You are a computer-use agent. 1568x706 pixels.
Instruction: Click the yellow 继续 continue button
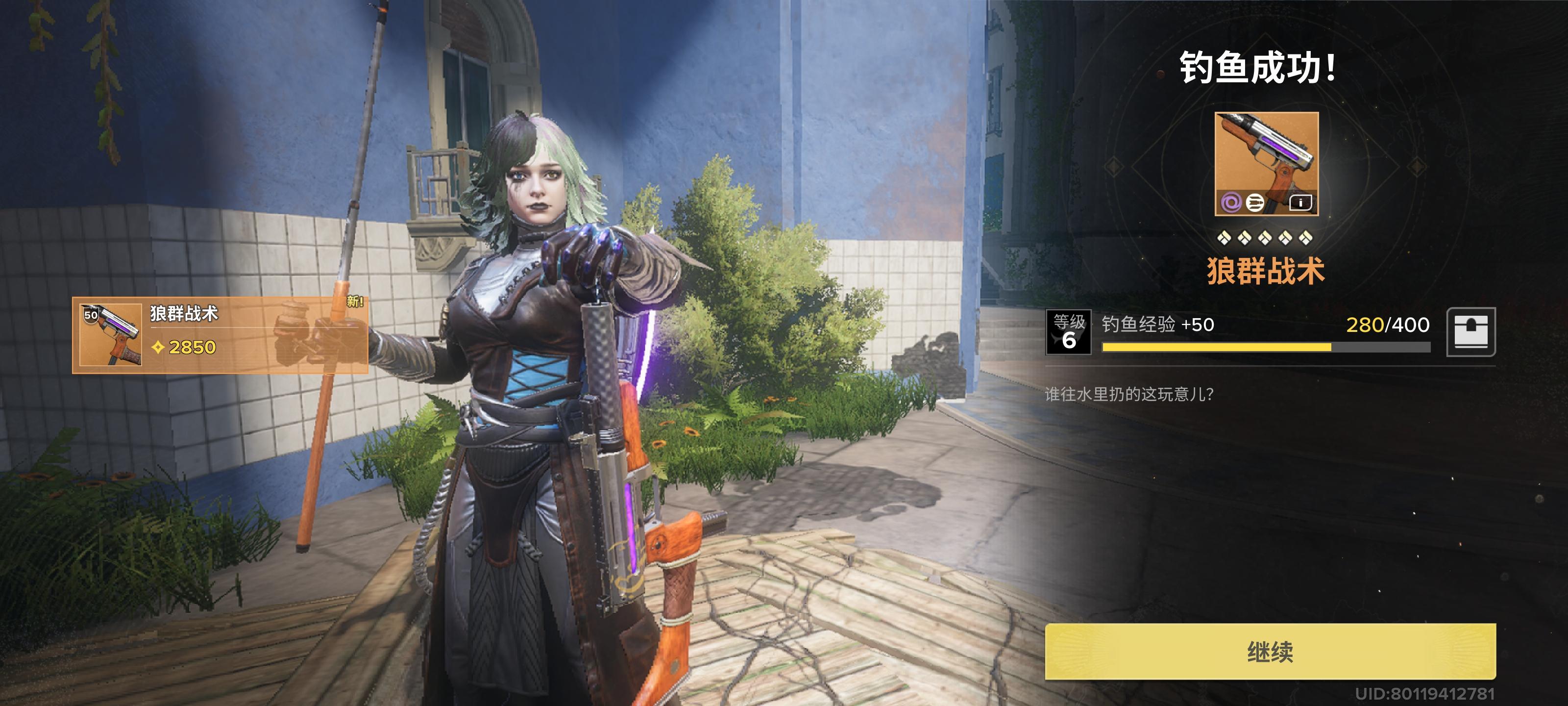click(x=1270, y=651)
